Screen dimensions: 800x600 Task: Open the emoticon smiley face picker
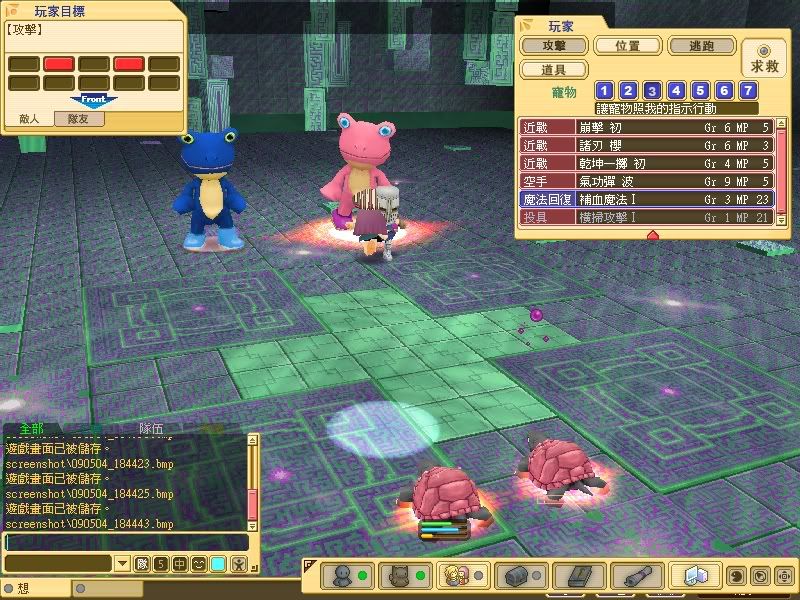tap(199, 564)
